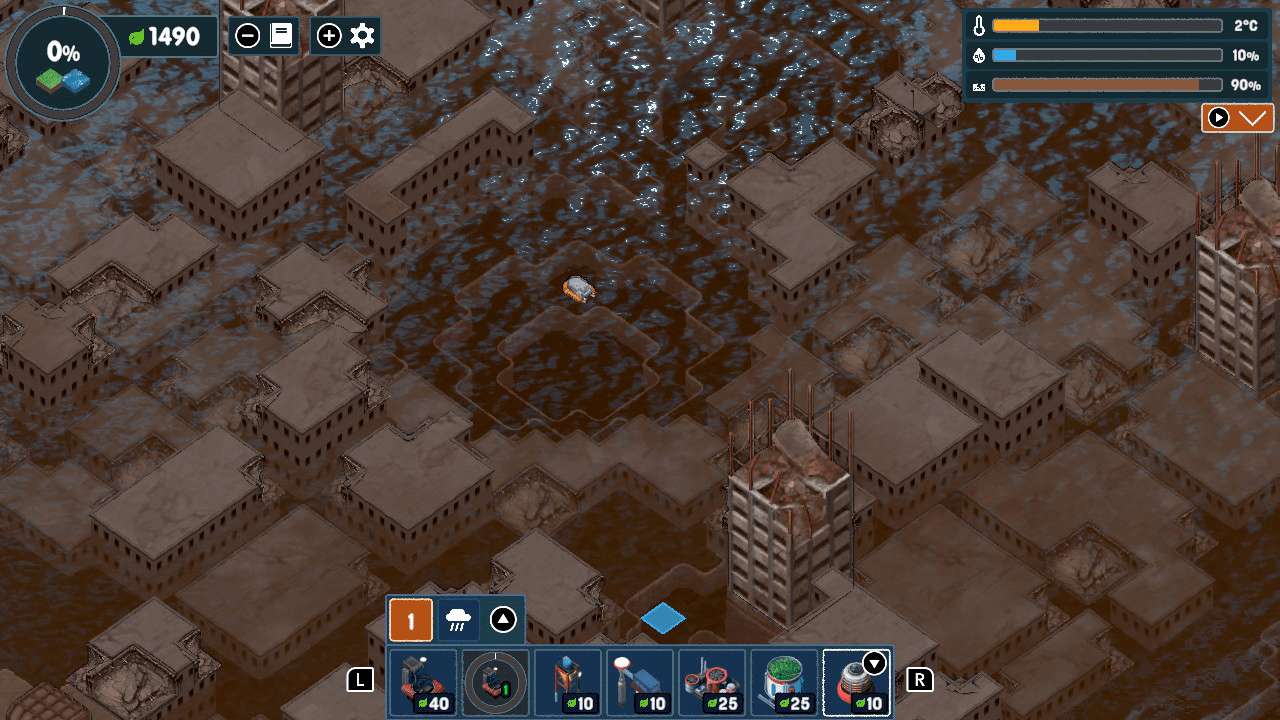
Task: Pick the orange tower building costing 10
Action: pos(568,683)
